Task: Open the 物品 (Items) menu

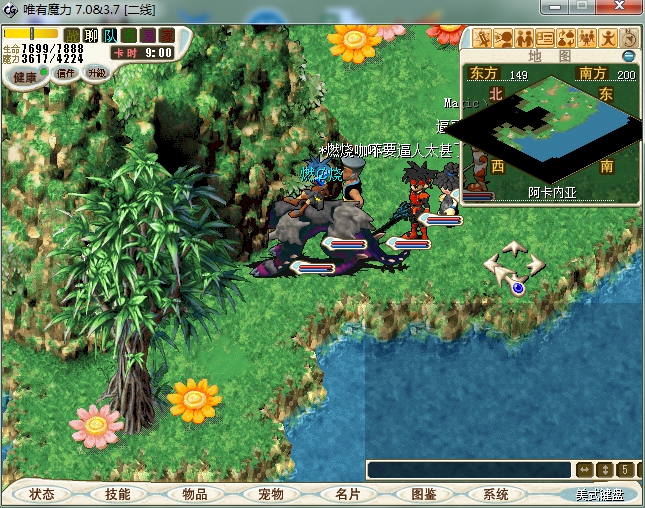Action: coord(194,494)
